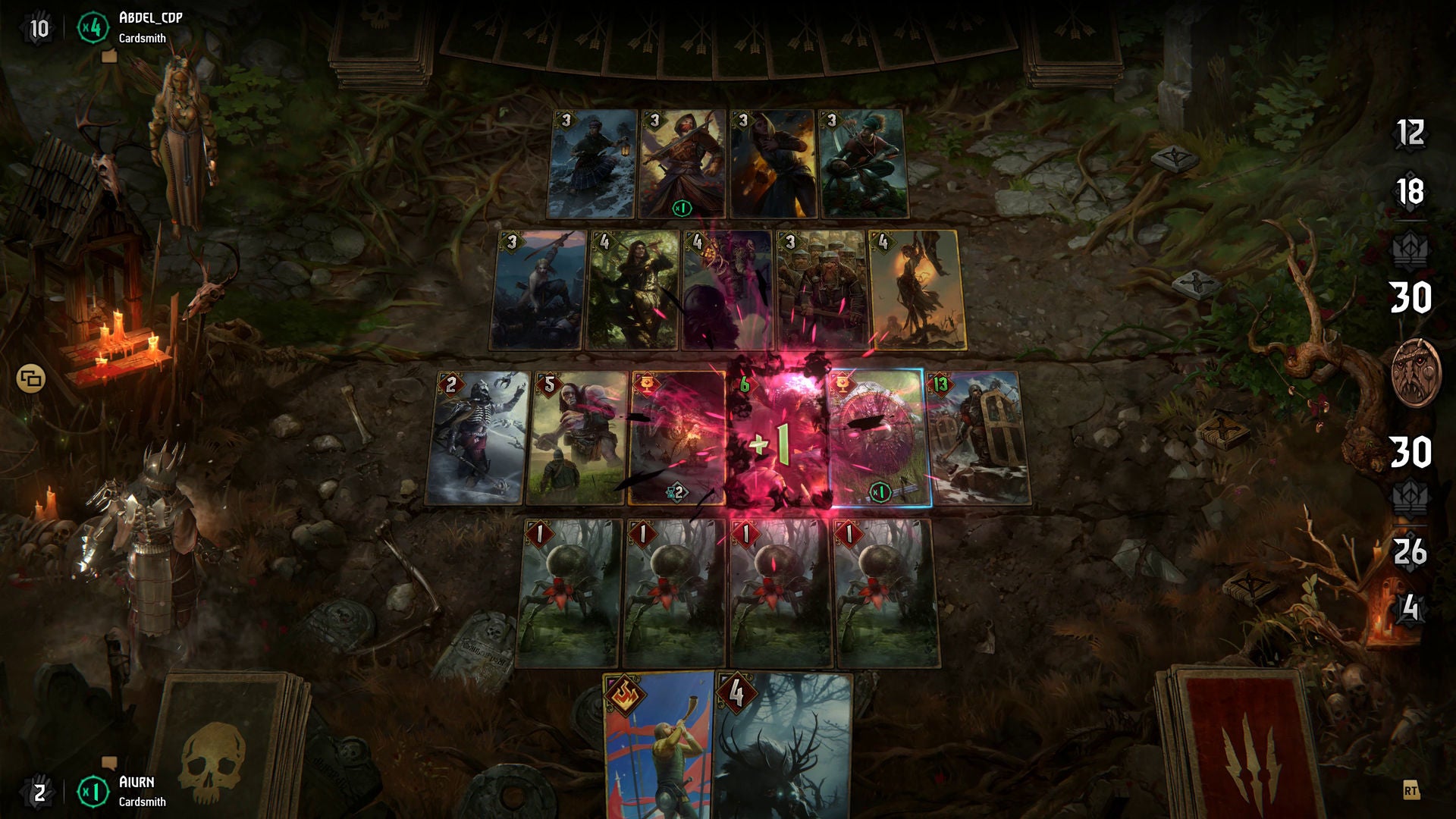Open the x4 multiplier badge beside ABDEL_CDP
This screenshot has height=819, width=1456.
pyautogui.click(x=93, y=25)
